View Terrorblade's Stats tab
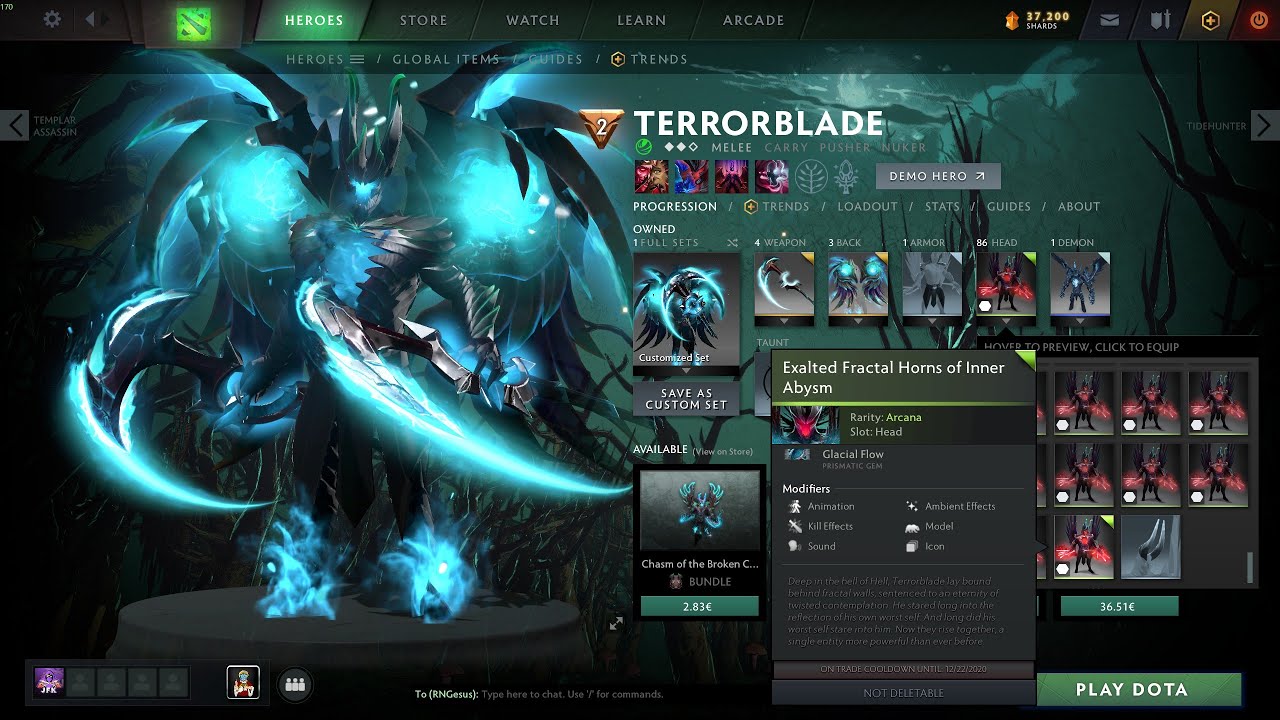 941,207
